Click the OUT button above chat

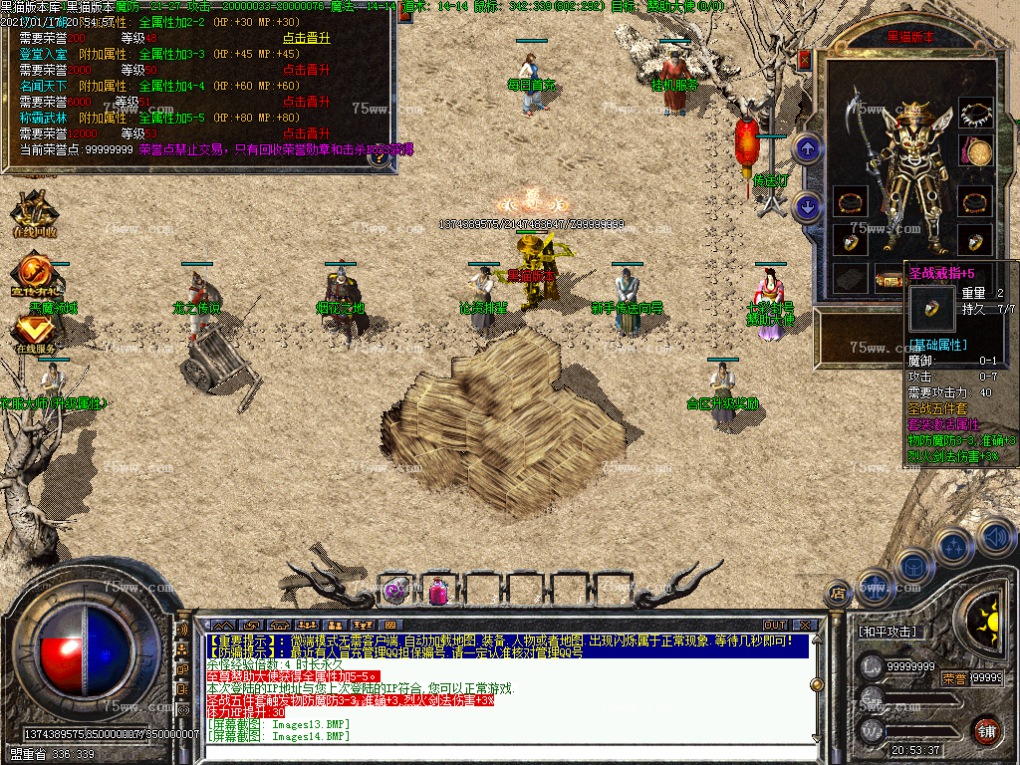point(775,625)
